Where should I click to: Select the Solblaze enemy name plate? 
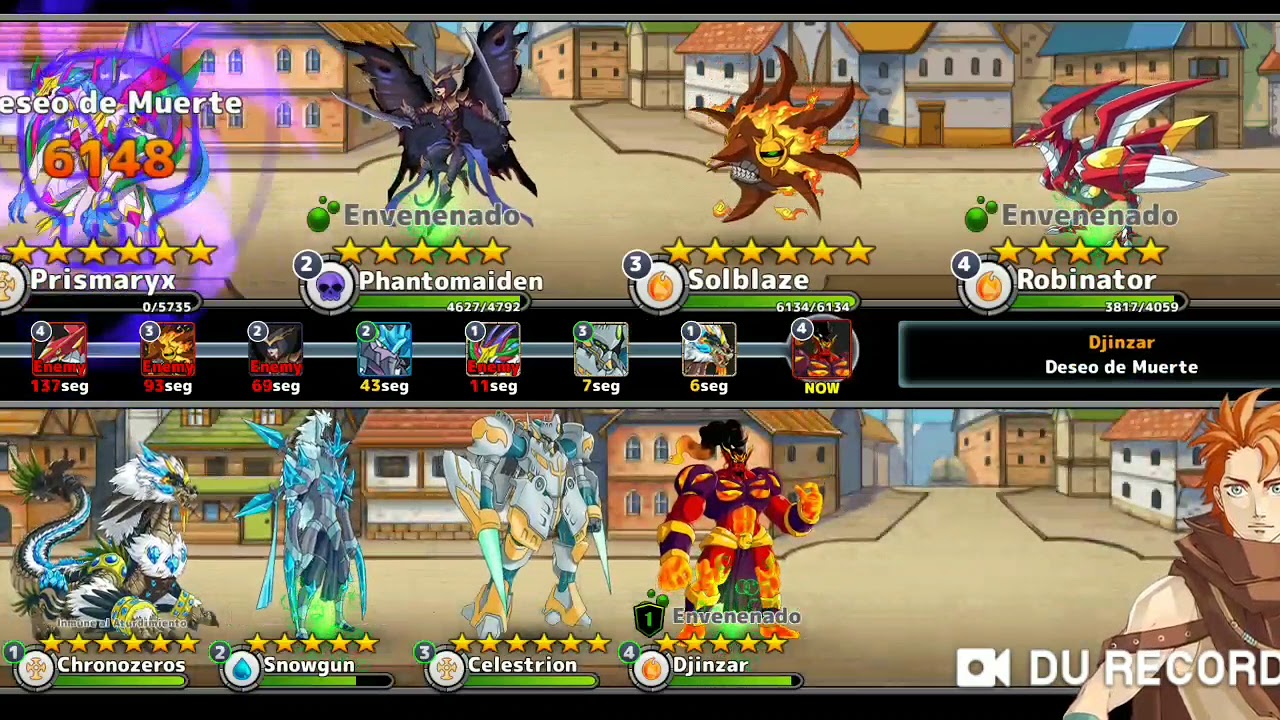747,282
